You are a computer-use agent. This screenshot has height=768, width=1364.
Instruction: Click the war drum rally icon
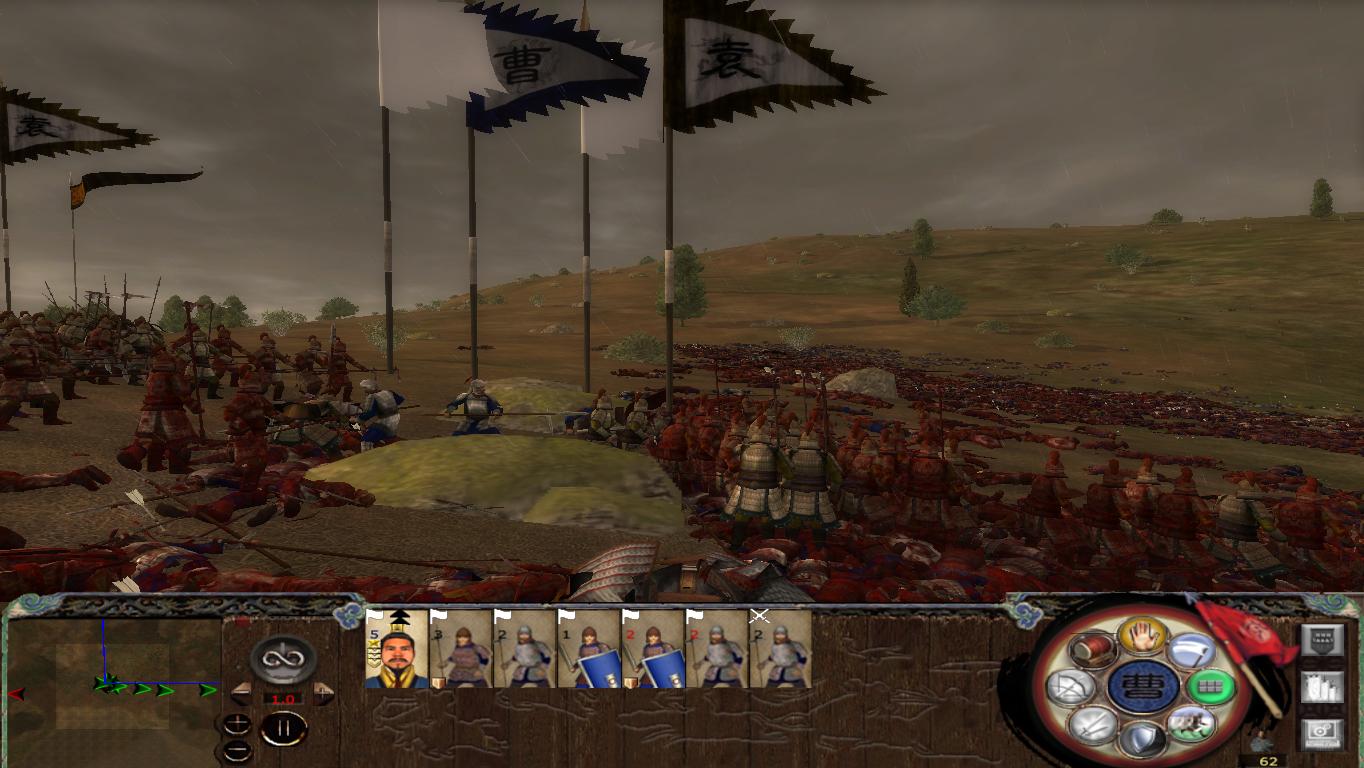coord(1093,650)
